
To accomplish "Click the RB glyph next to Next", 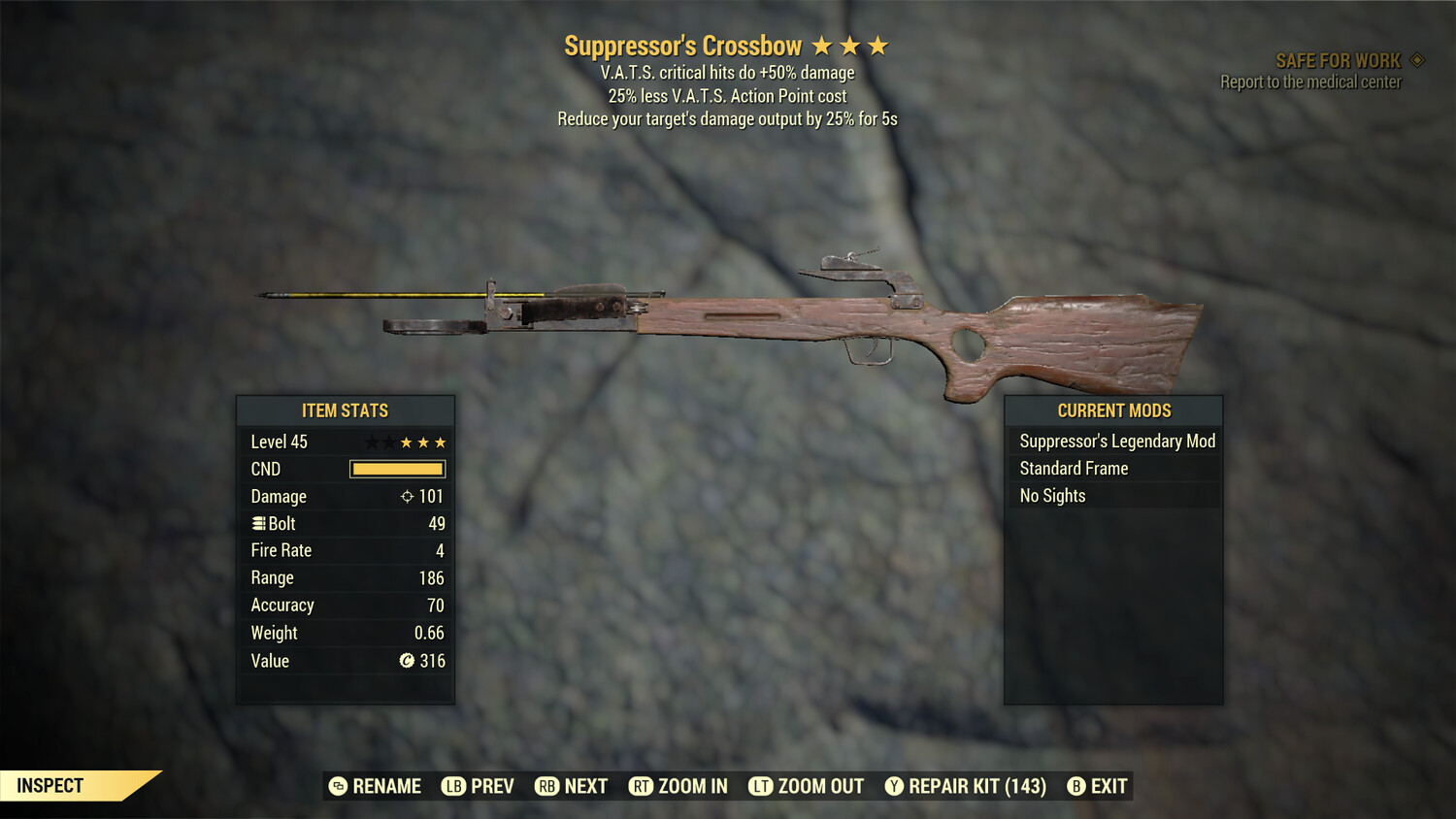I will point(547,786).
